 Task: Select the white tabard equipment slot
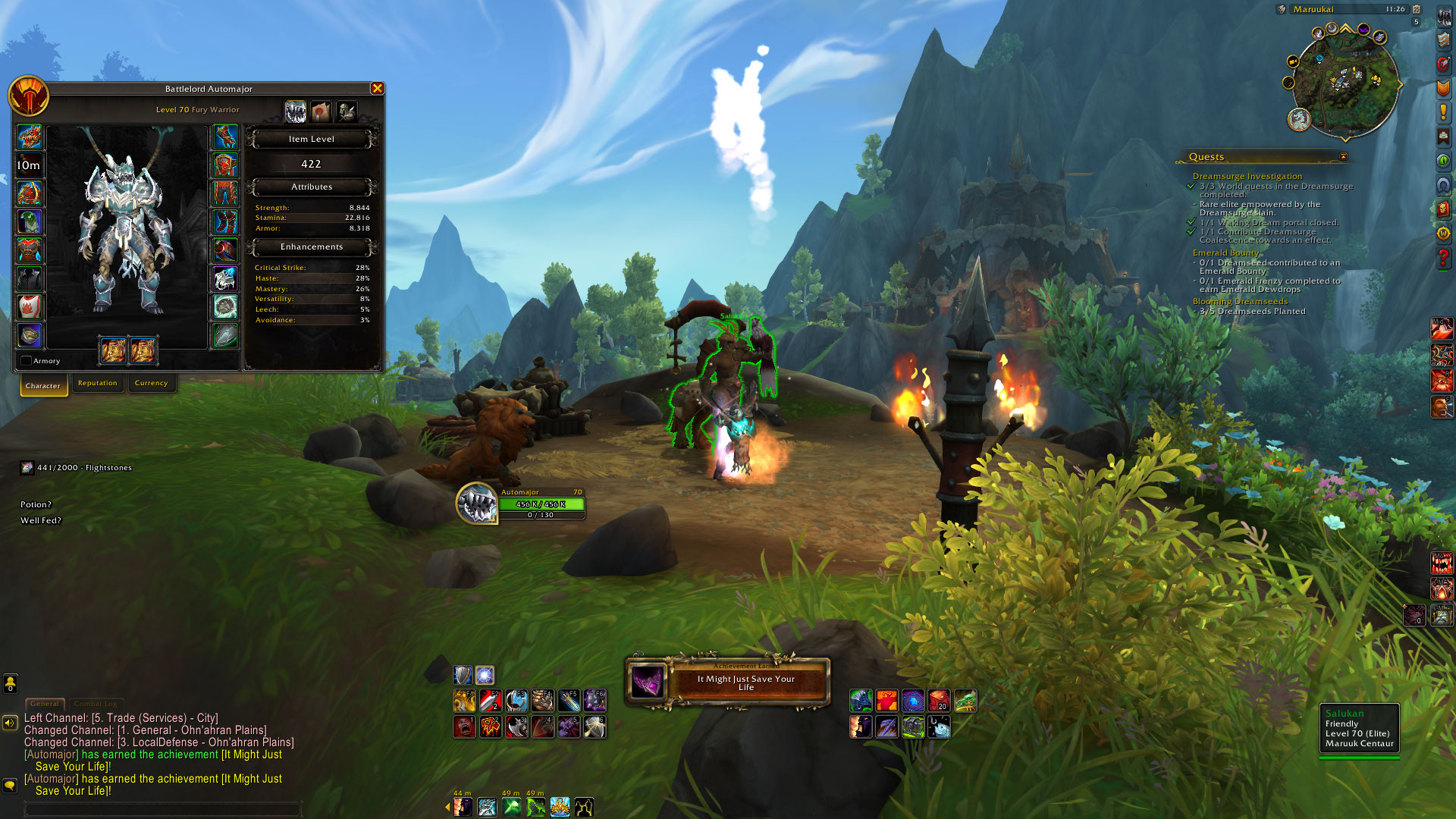tap(30, 306)
